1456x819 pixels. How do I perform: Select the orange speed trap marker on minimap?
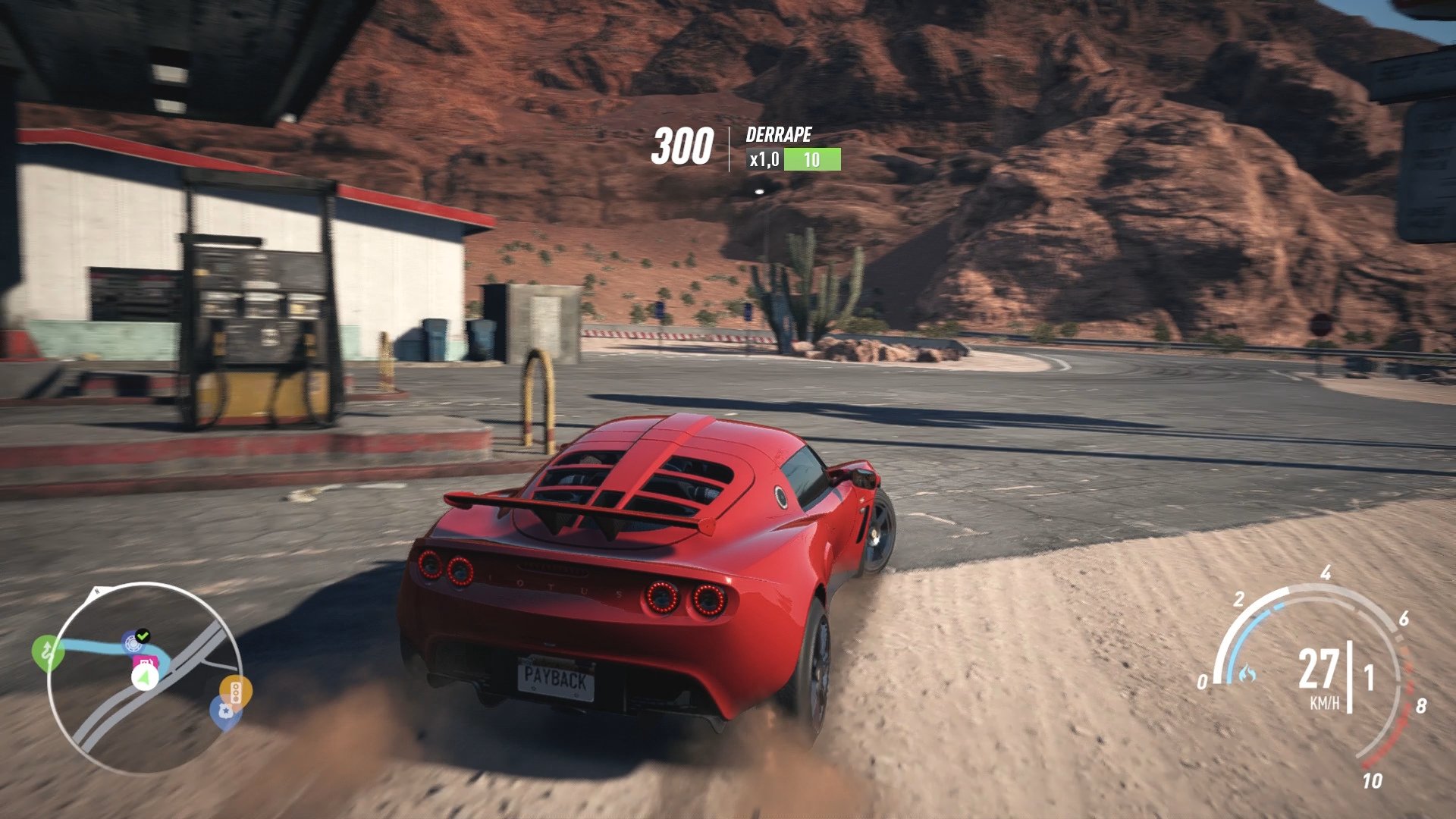236,690
